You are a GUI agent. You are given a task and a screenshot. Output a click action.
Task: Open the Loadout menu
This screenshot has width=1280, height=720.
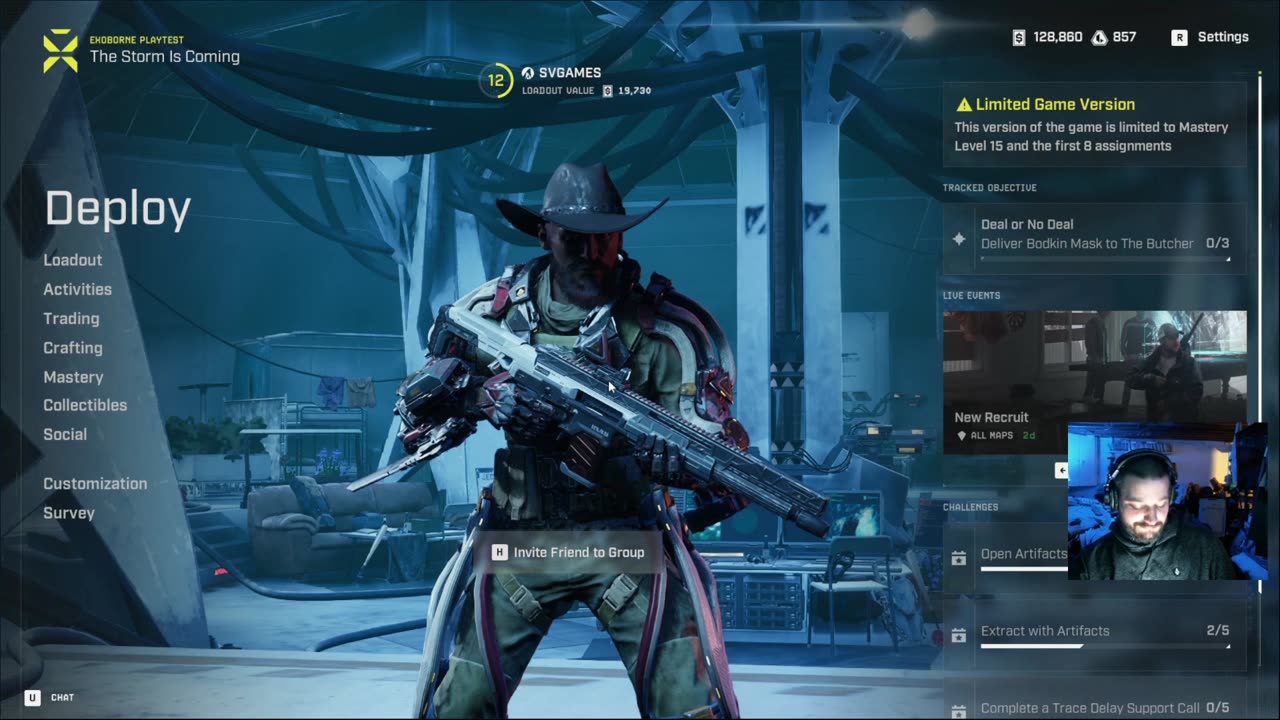coord(73,260)
